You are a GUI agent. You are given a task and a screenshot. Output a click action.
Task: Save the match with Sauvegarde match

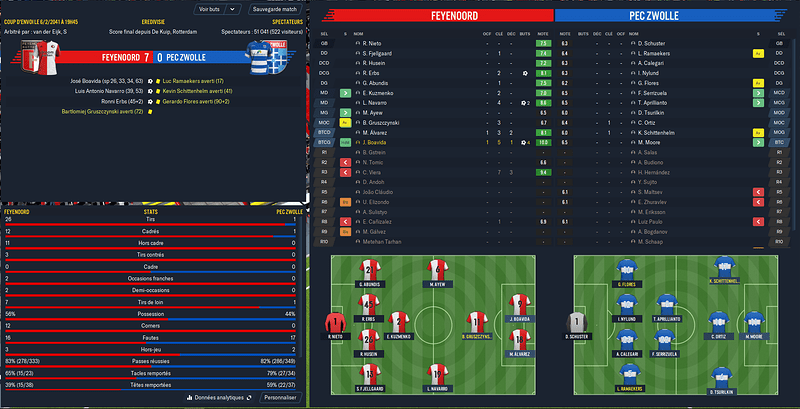[275, 8]
